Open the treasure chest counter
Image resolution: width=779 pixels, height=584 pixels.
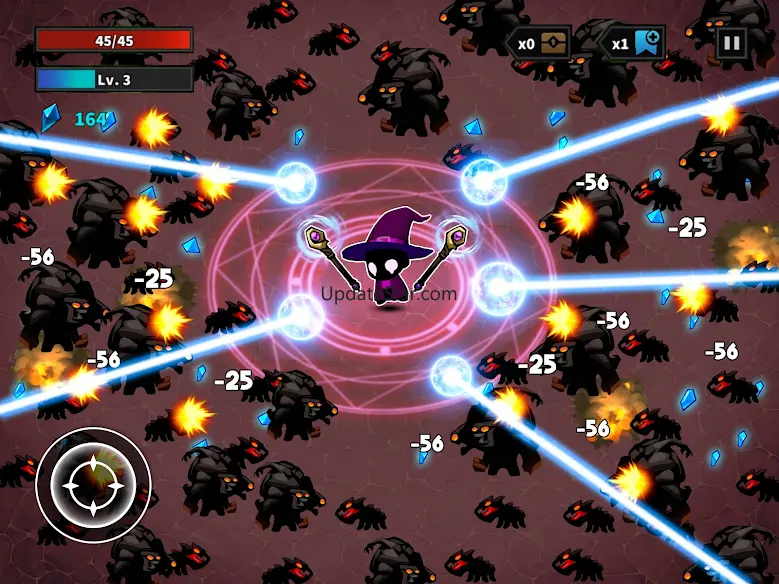click(x=555, y=43)
